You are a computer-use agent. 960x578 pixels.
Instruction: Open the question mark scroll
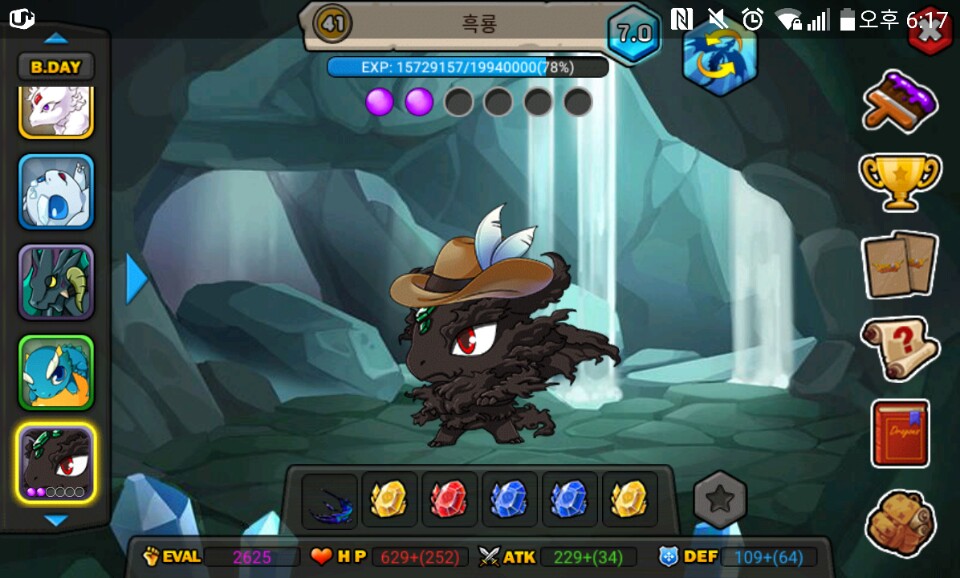pos(899,347)
